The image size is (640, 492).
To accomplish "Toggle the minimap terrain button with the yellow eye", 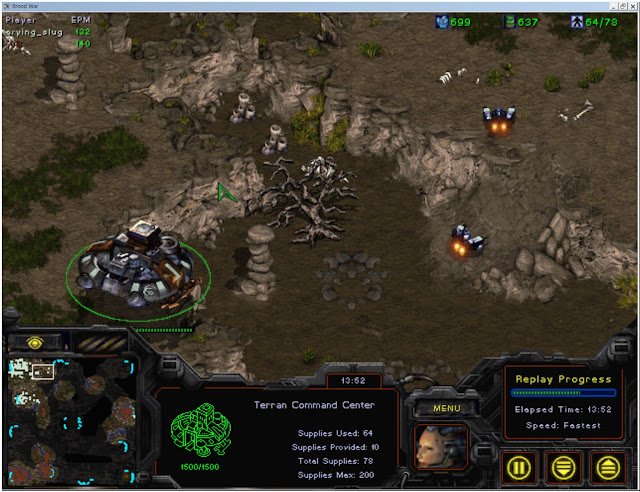I will [x=33, y=342].
